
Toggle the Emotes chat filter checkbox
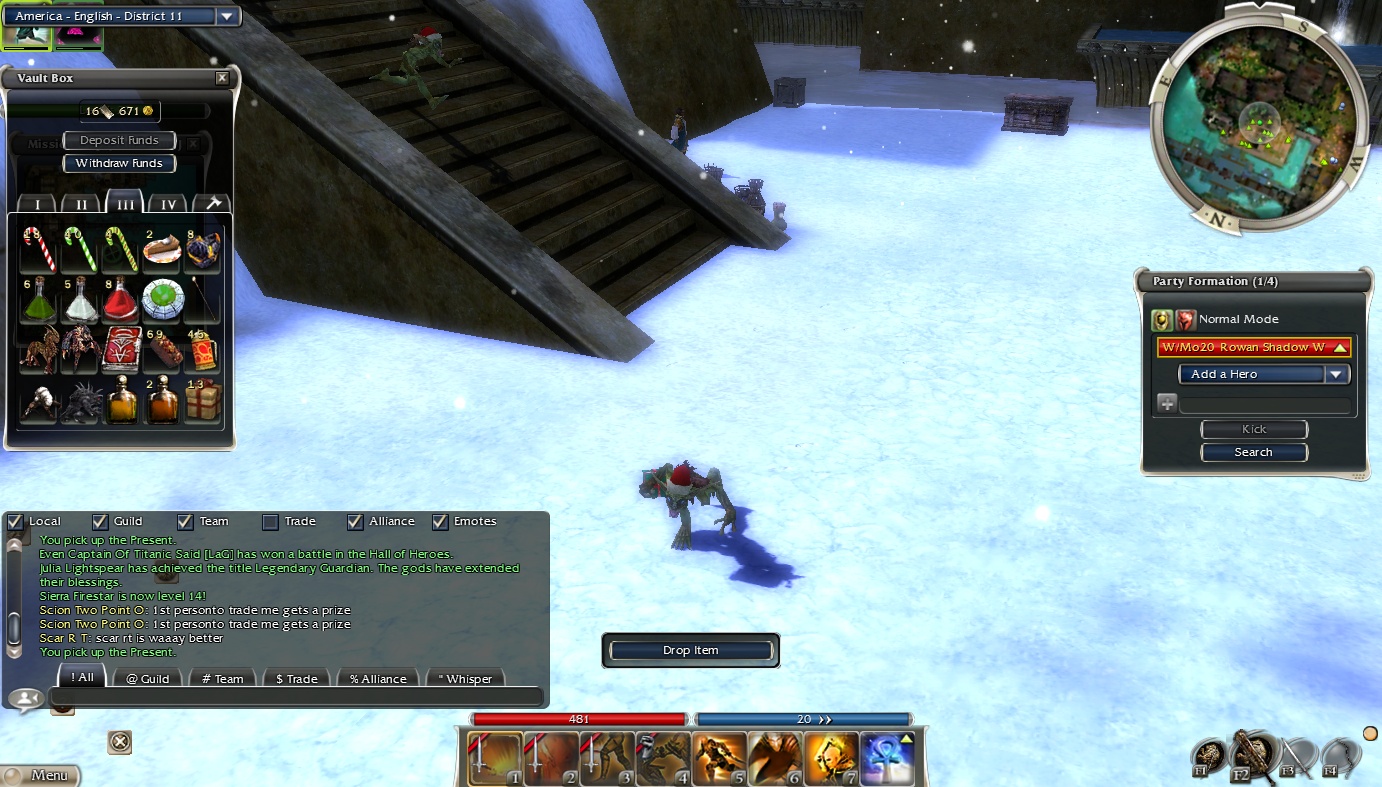point(440,521)
